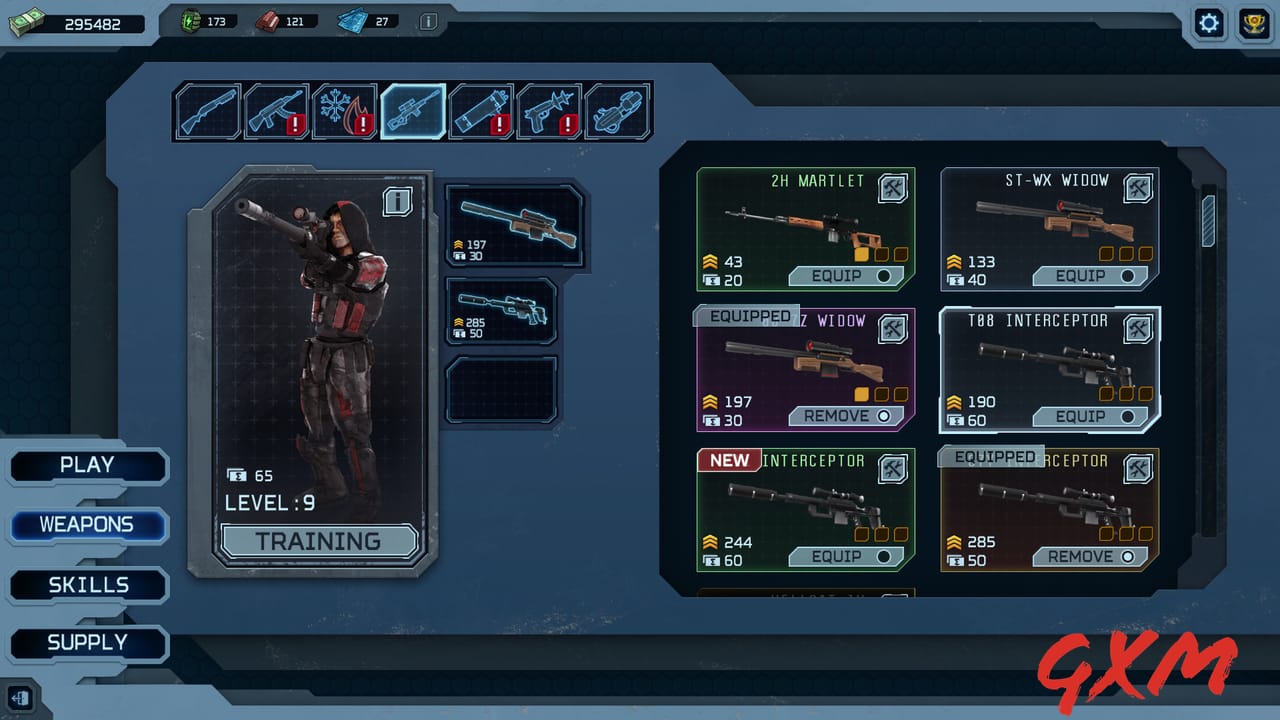Select the elemental weapons category icon
The image size is (1280, 720).
(345, 110)
